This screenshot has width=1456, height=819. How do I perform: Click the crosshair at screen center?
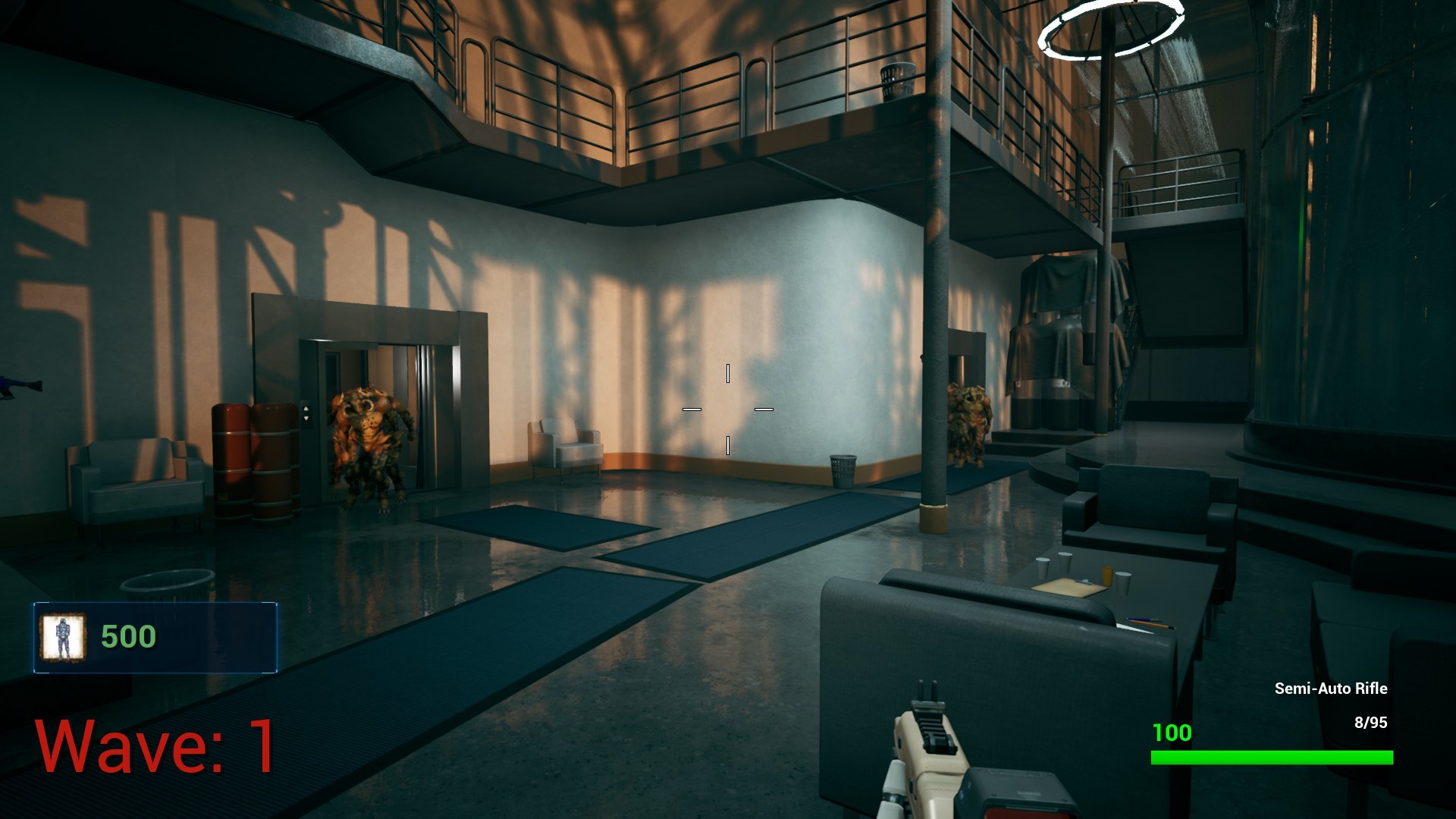point(728,409)
